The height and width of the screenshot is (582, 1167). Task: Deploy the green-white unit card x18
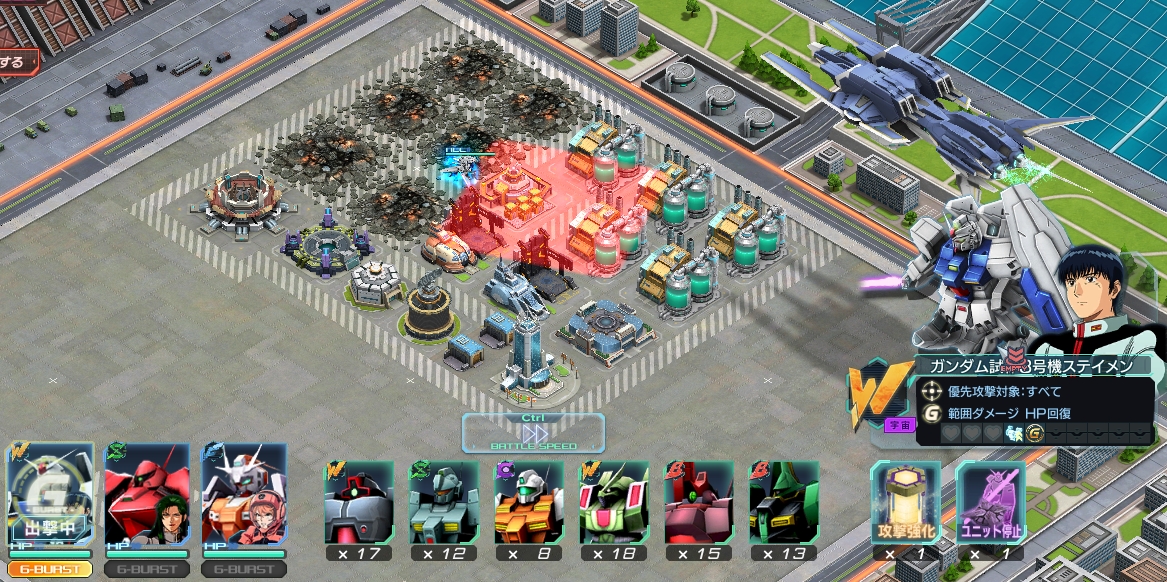[x=613, y=502]
